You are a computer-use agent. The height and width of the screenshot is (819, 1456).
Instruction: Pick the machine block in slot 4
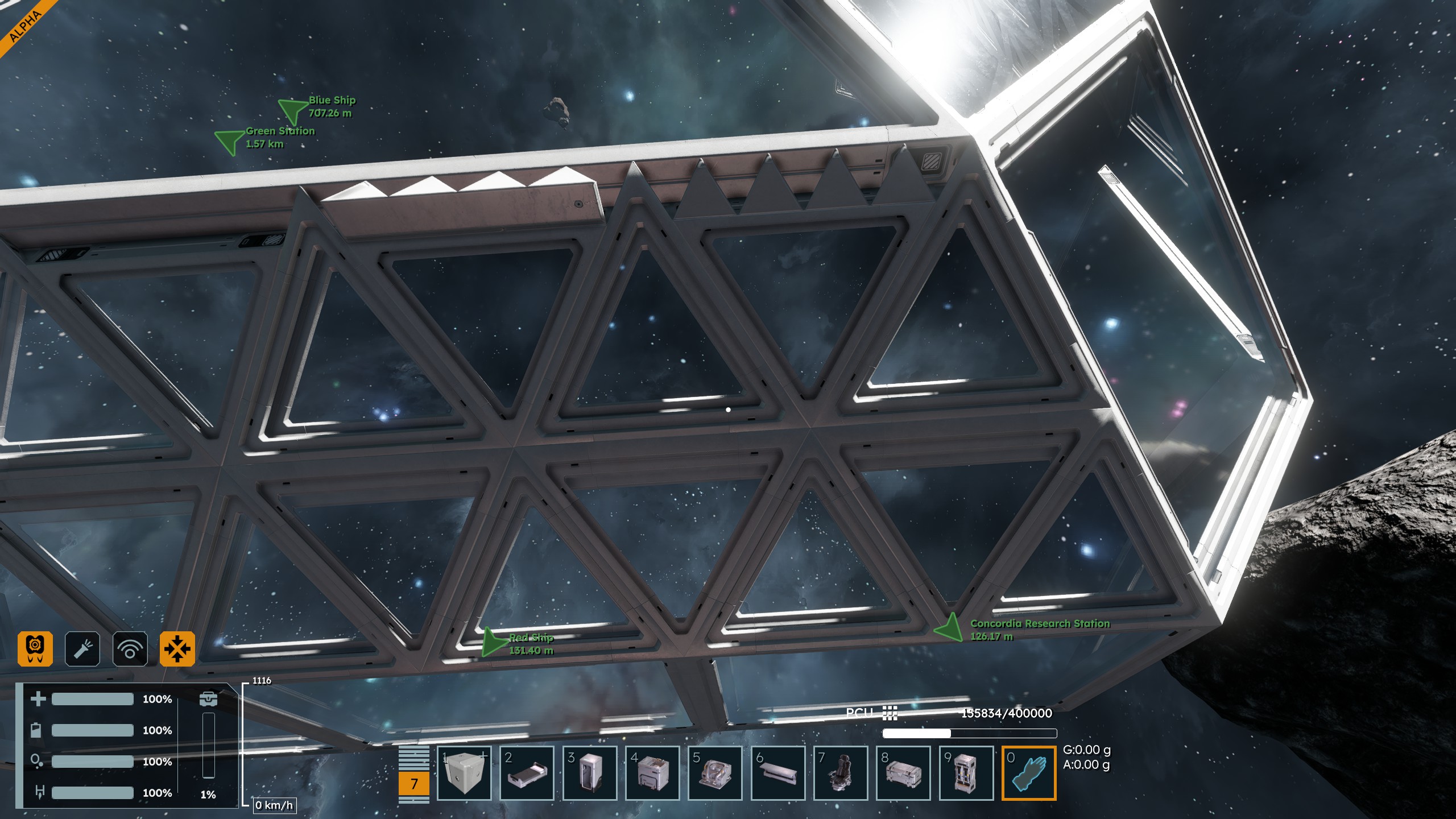click(652, 773)
